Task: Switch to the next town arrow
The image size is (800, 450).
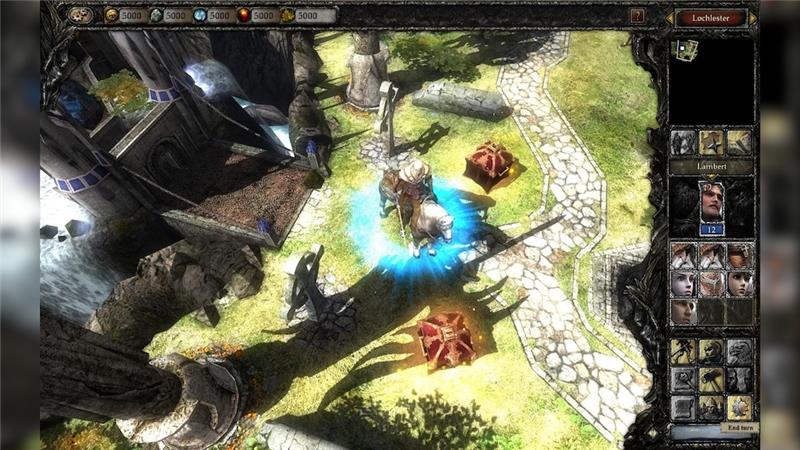Action: [x=755, y=17]
